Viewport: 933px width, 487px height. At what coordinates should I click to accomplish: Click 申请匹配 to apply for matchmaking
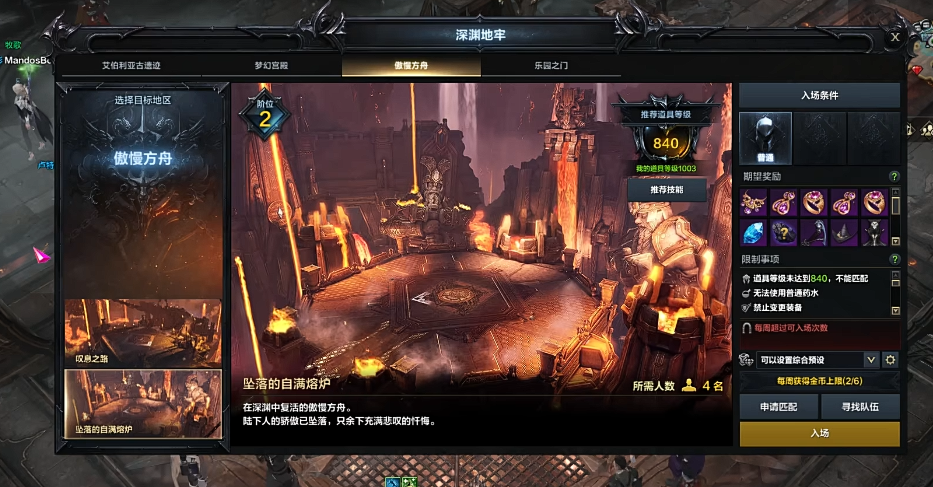pyautogui.click(x=778, y=407)
